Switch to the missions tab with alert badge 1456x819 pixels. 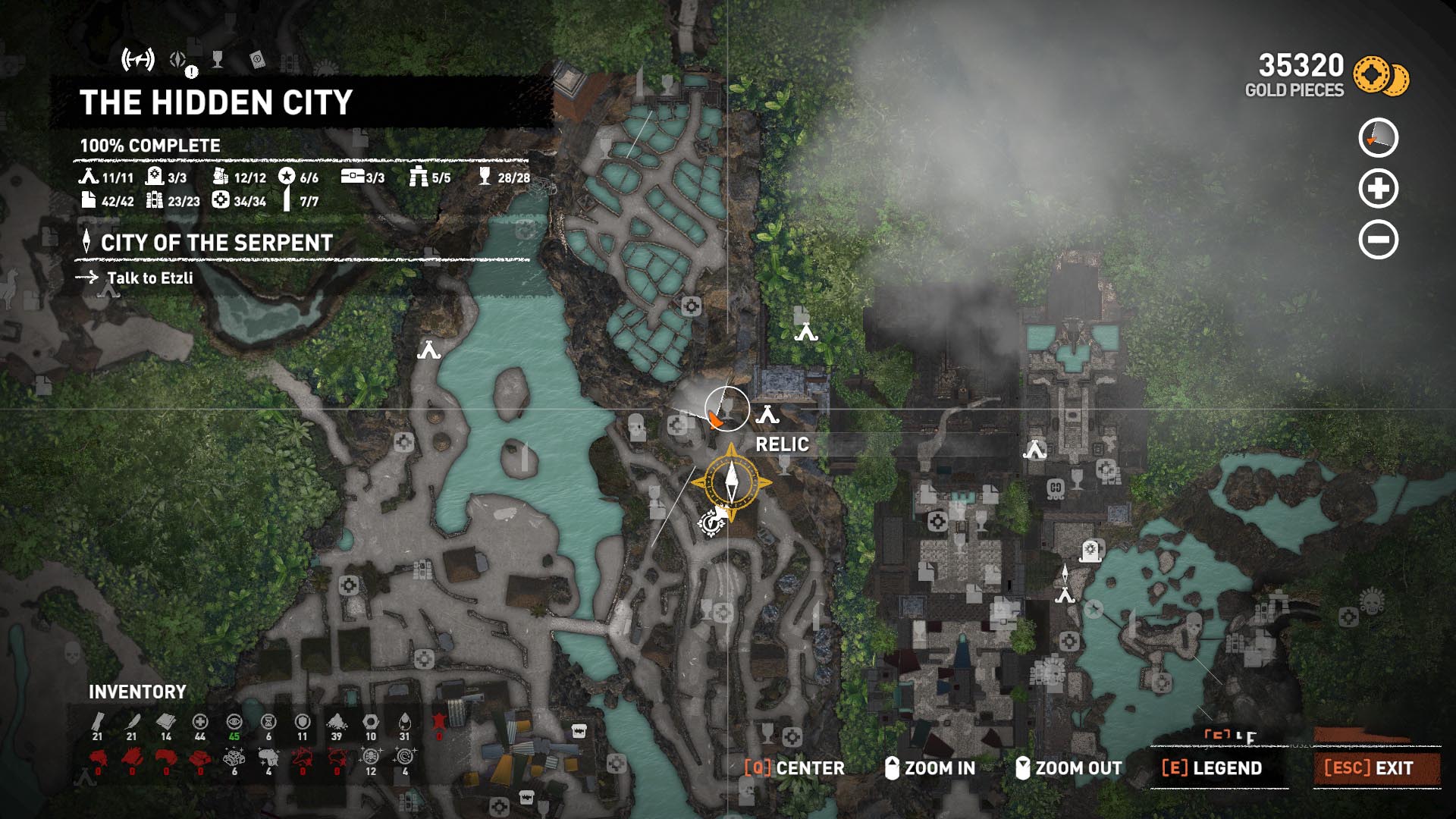[x=179, y=61]
